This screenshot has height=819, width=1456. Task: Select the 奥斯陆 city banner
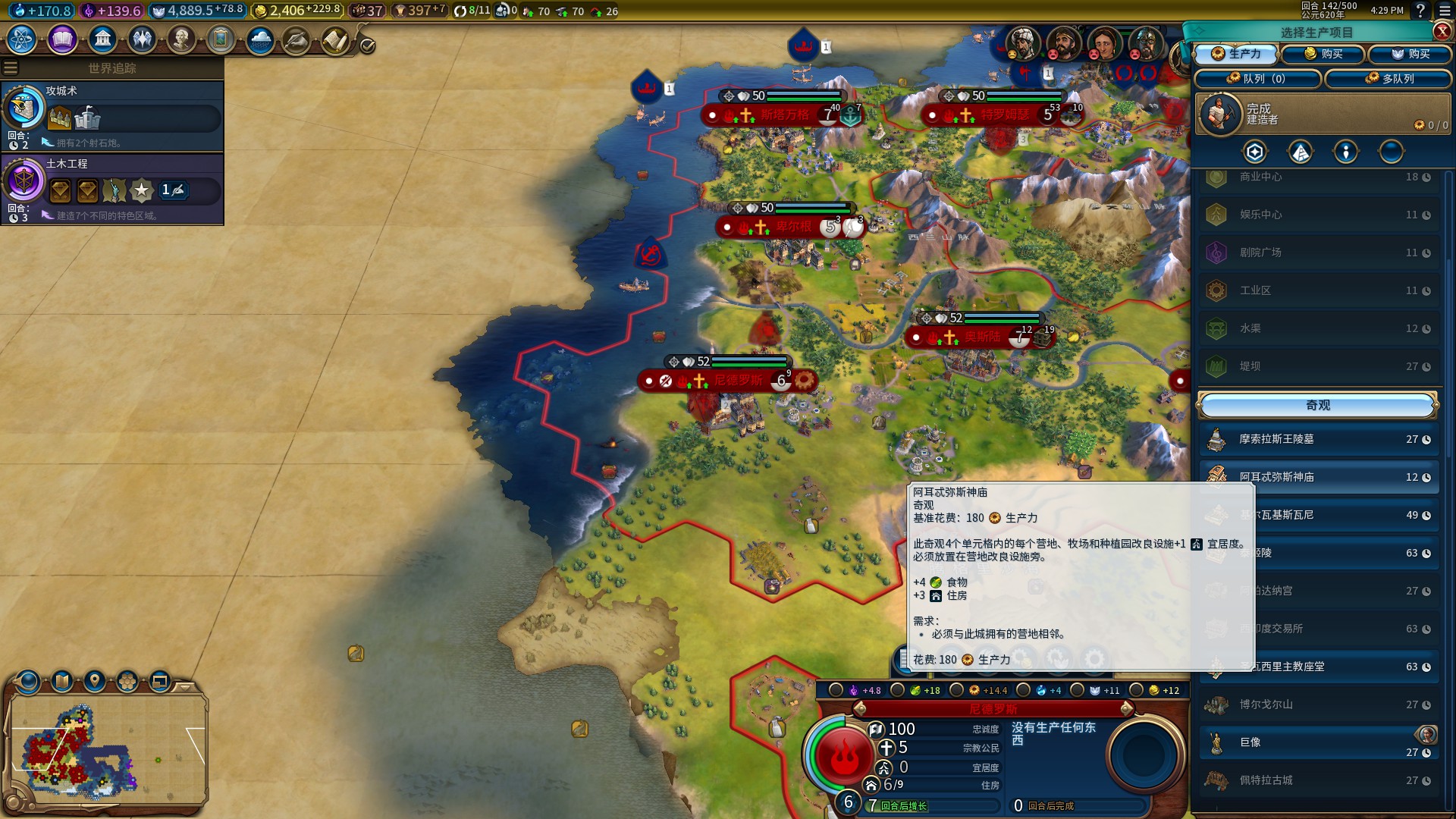point(982,337)
